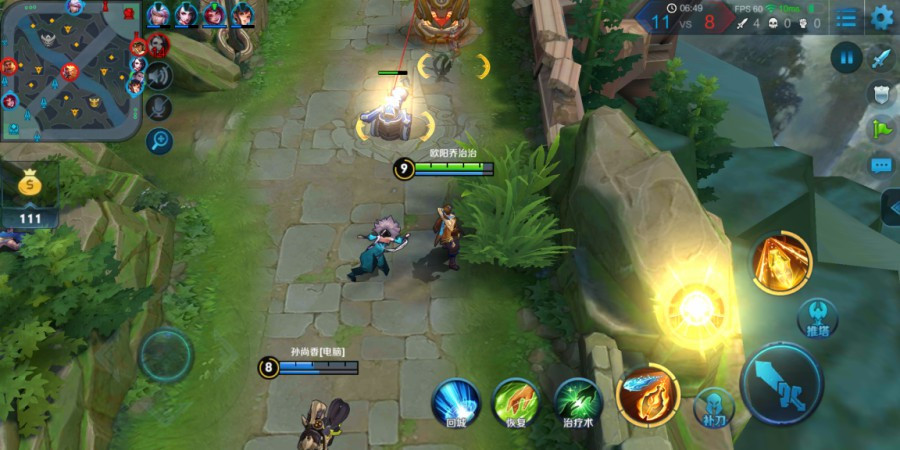Activate the 回城 recall ability
Viewport: 900px width, 450px height.
click(456, 400)
